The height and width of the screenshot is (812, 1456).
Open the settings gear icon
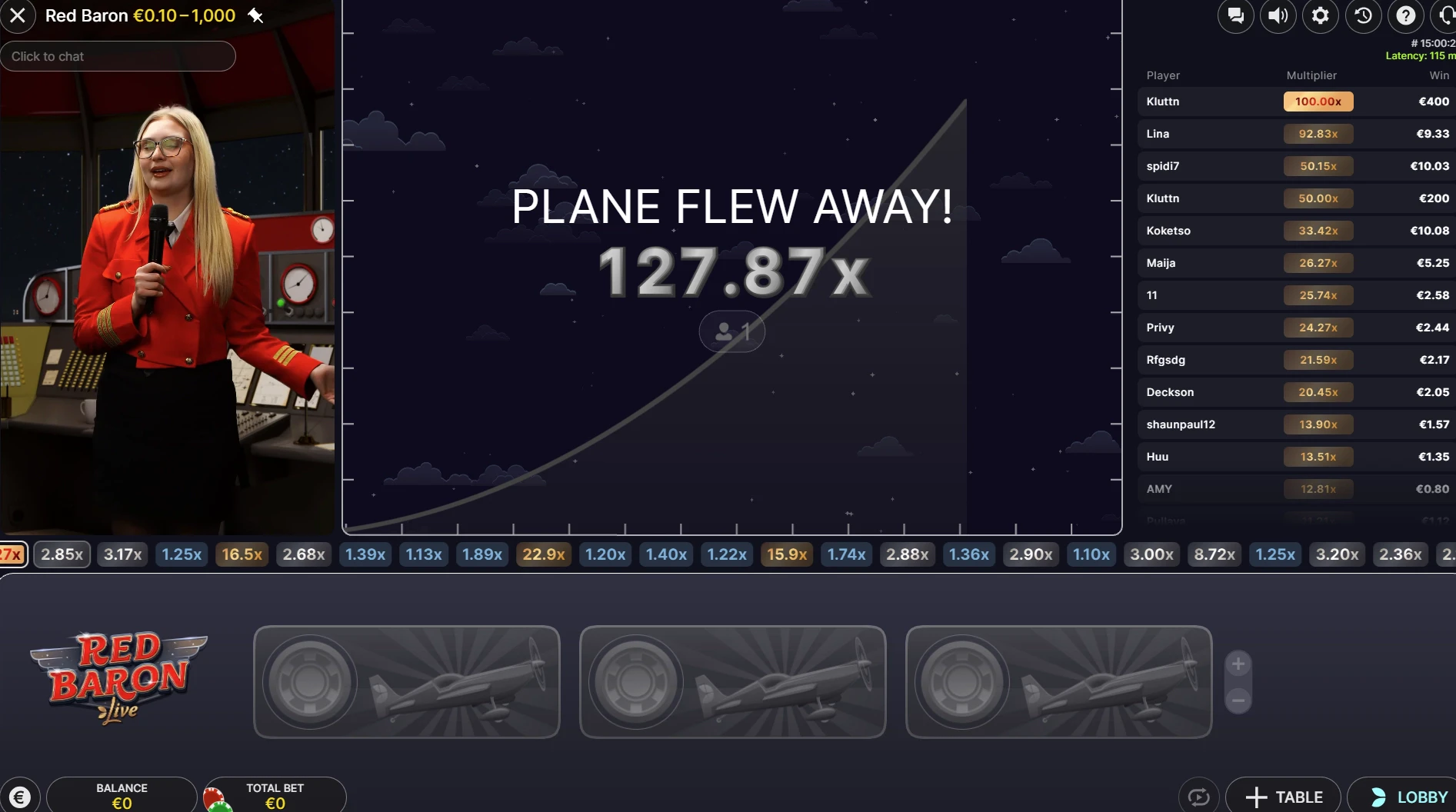coord(1321,15)
